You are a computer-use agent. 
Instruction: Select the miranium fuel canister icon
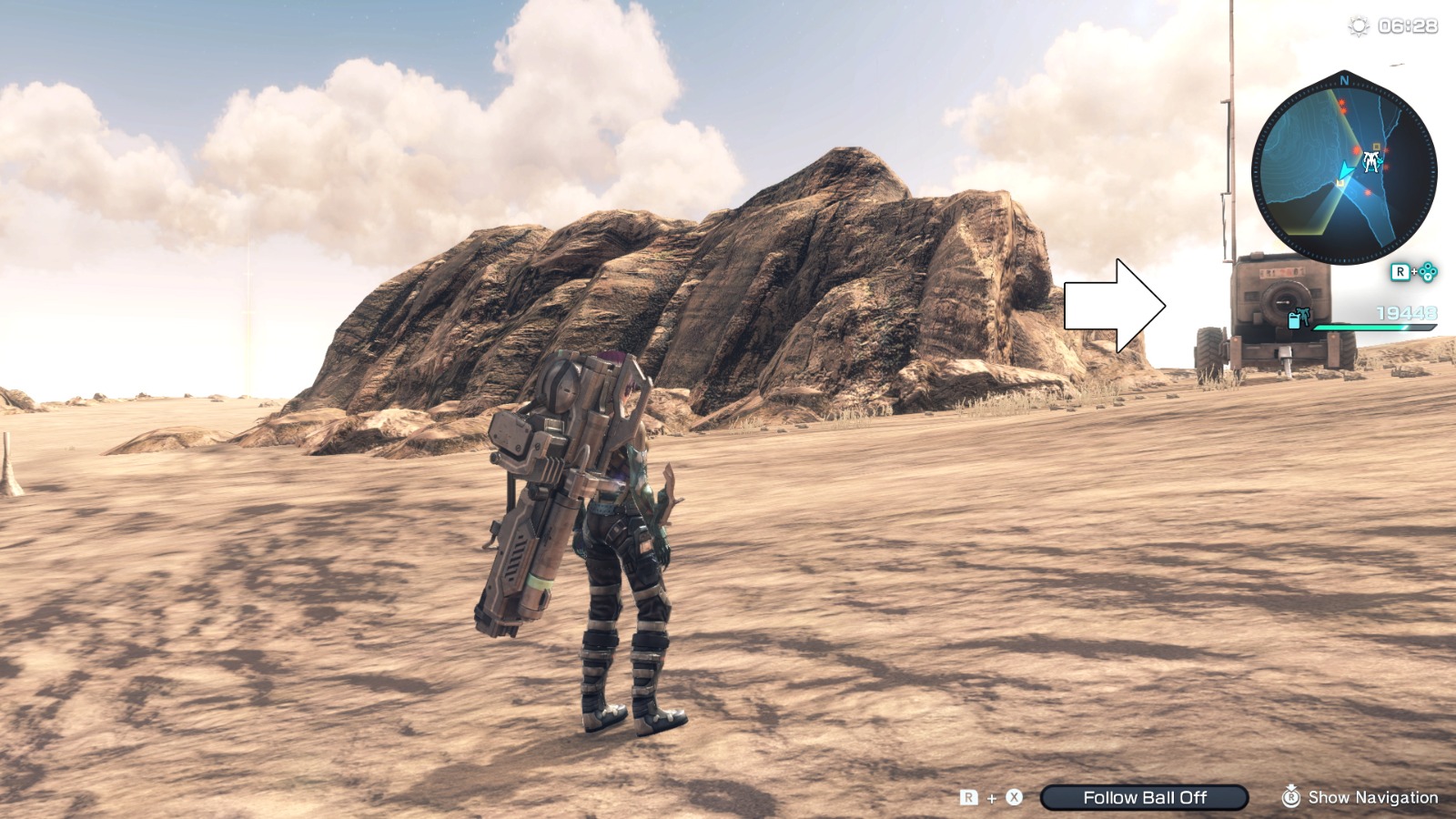pyautogui.click(x=1293, y=319)
